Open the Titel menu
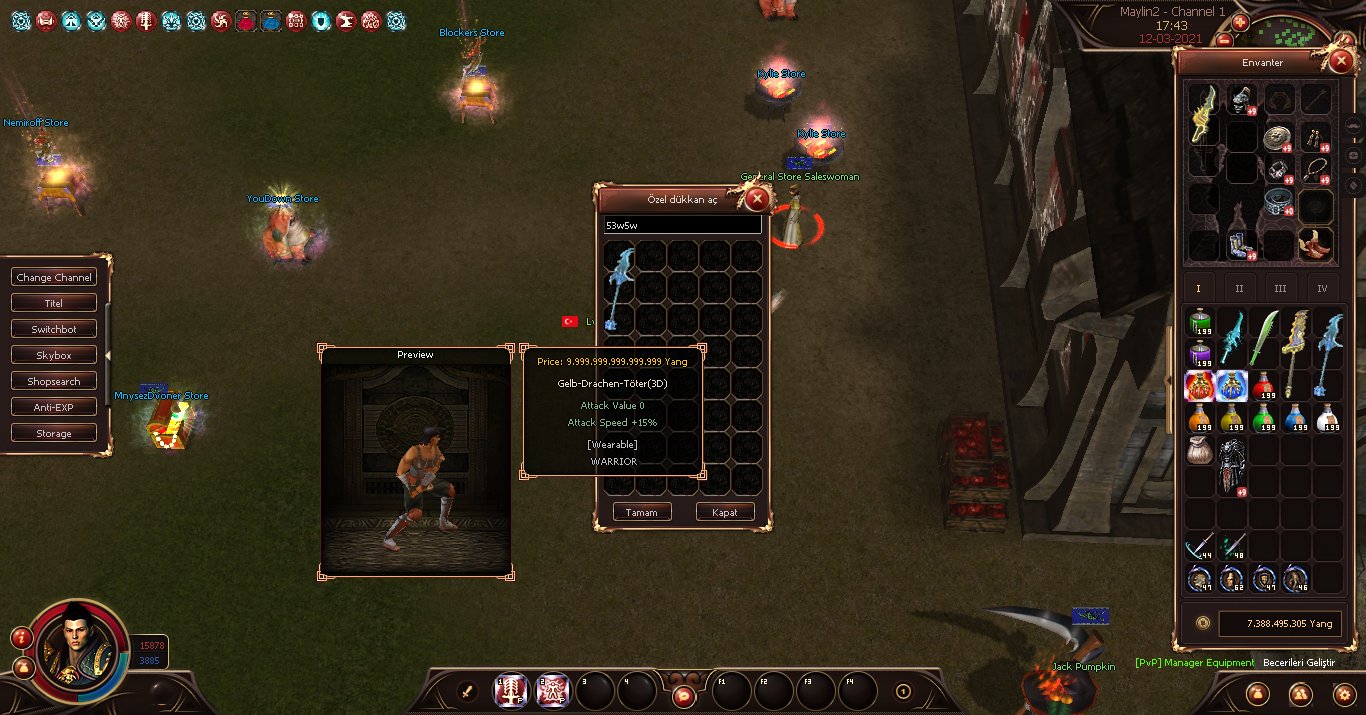Viewport: 1366px width, 715px height. (x=54, y=303)
